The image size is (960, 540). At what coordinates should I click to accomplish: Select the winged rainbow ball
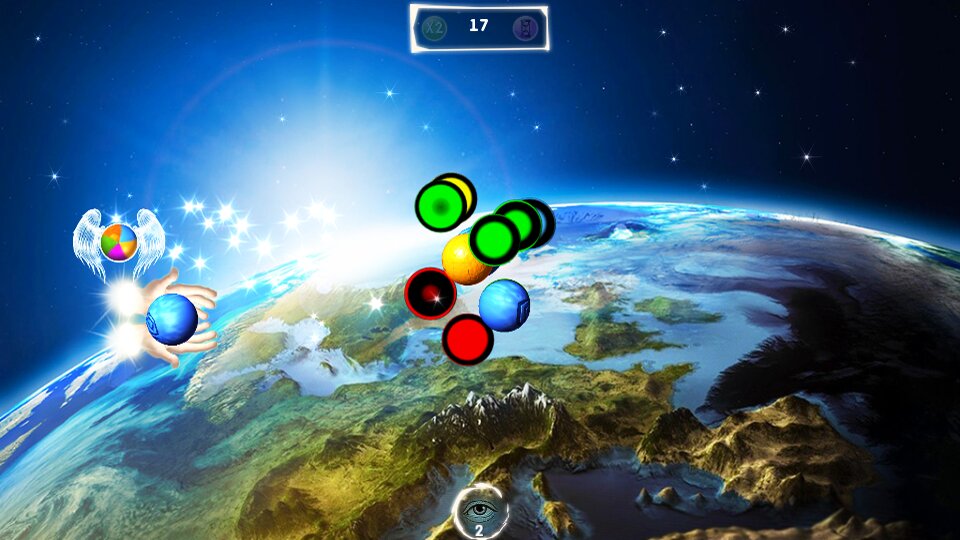click(118, 242)
